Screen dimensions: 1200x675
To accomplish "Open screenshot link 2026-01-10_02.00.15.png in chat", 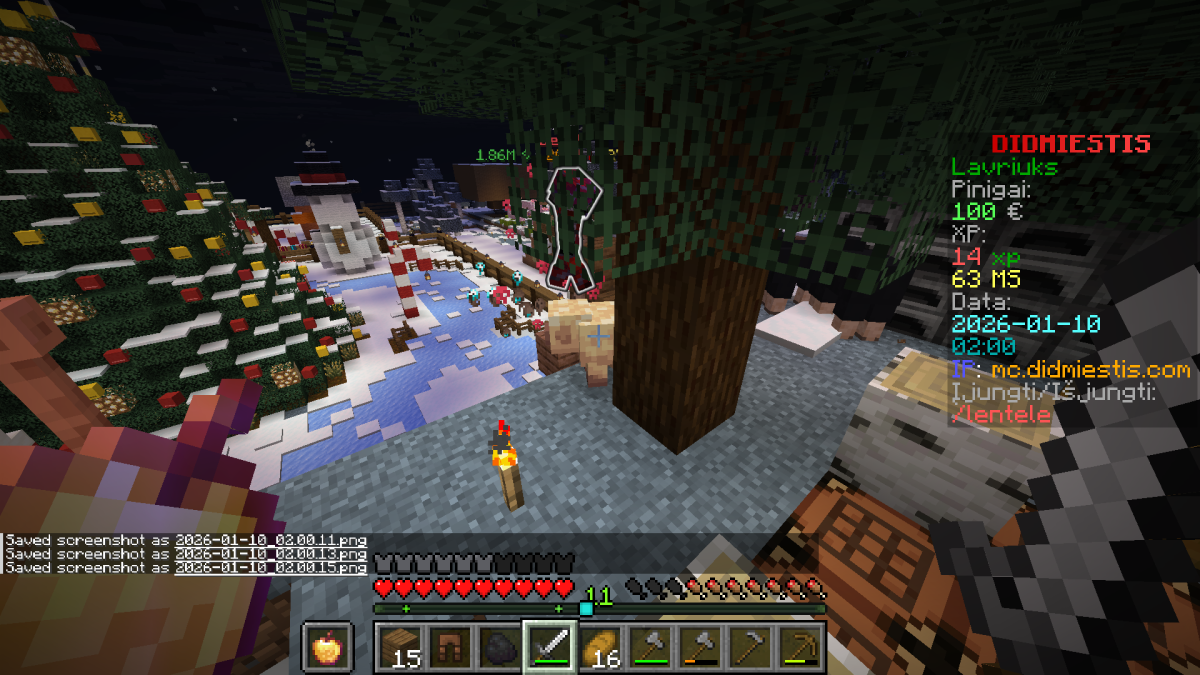I will point(270,567).
